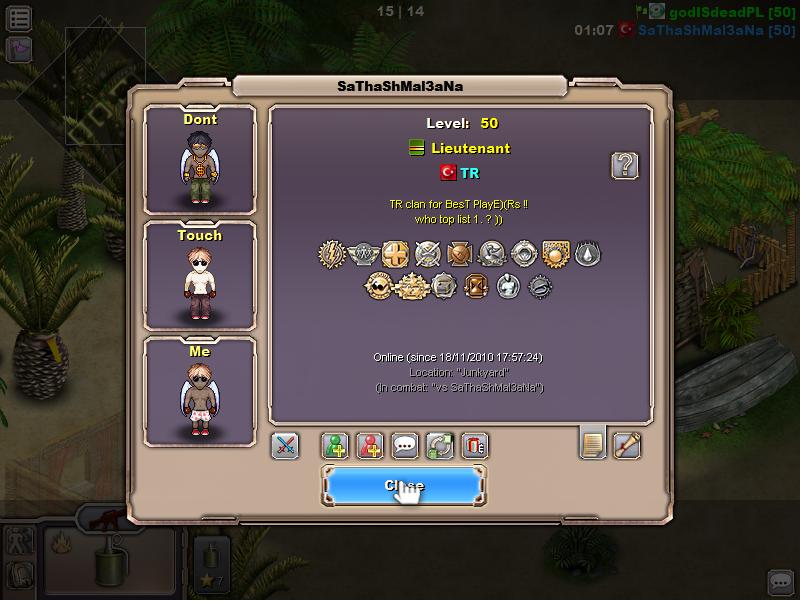Send a message via speech bubble button
Viewport: 801px width, 601px height.
pos(405,446)
